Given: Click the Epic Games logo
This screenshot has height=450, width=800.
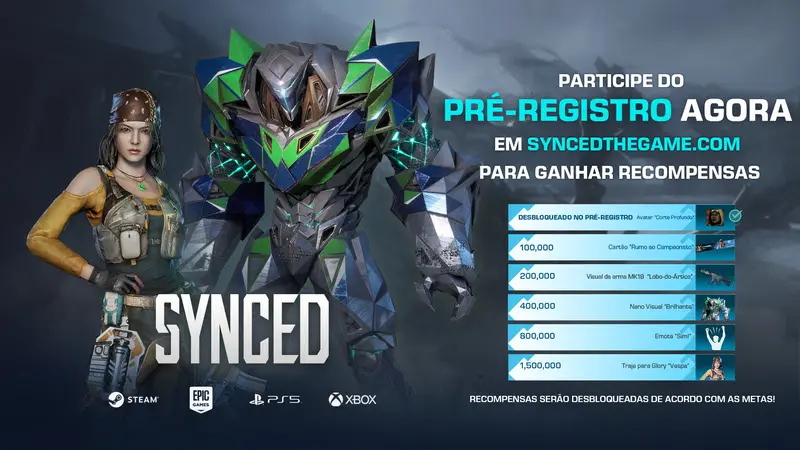Looking at the screenshot, I should click(198, 400).
